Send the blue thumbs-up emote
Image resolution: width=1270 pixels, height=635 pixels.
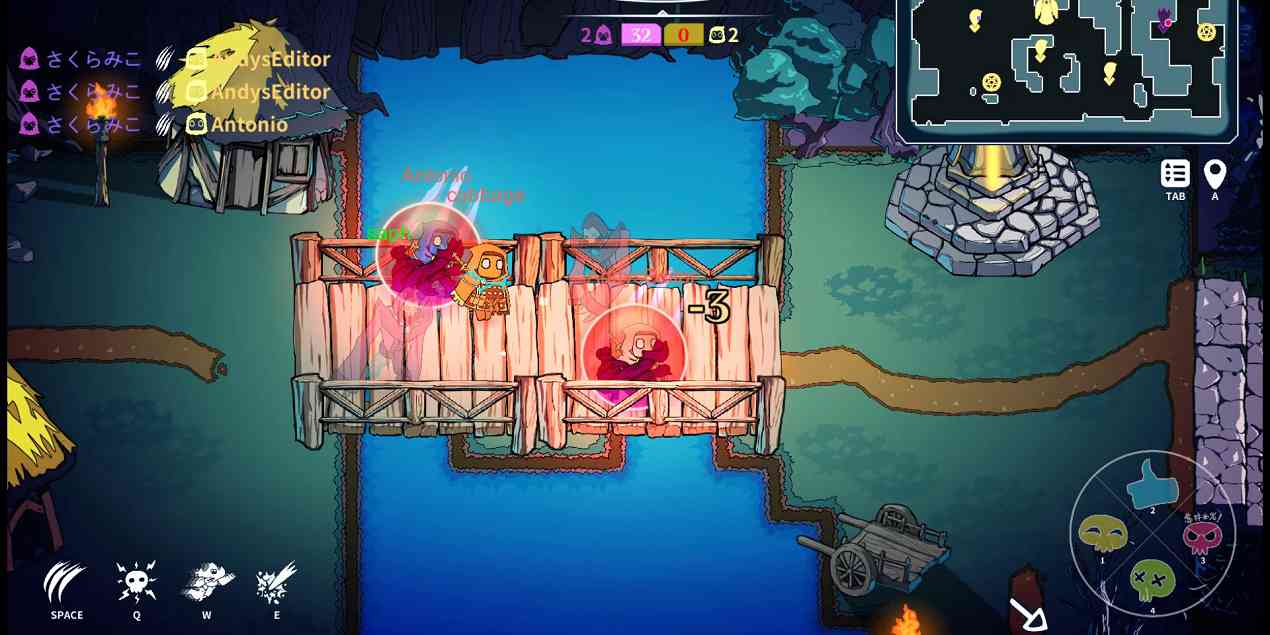coord(1153,483)
